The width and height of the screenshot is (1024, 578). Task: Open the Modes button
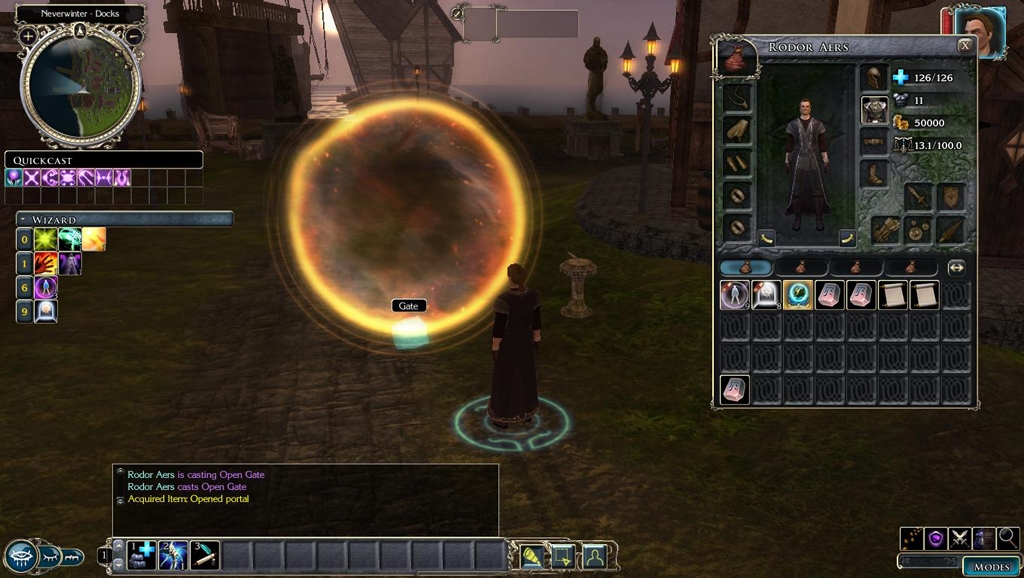pos(992,567)
